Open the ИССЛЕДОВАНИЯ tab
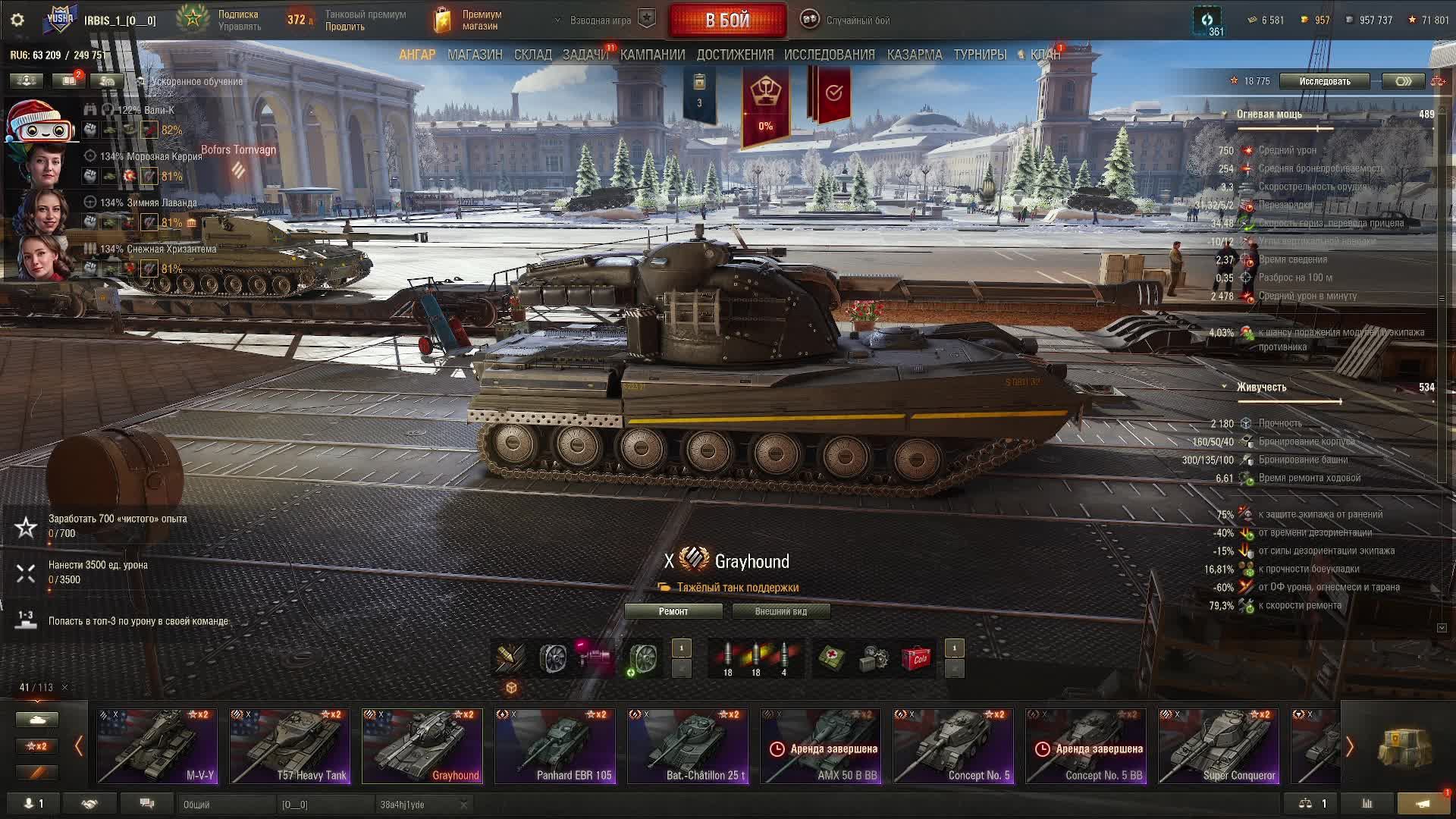Screen dimensions: 1456x819 pyautogui.click(x=829, y=55)
